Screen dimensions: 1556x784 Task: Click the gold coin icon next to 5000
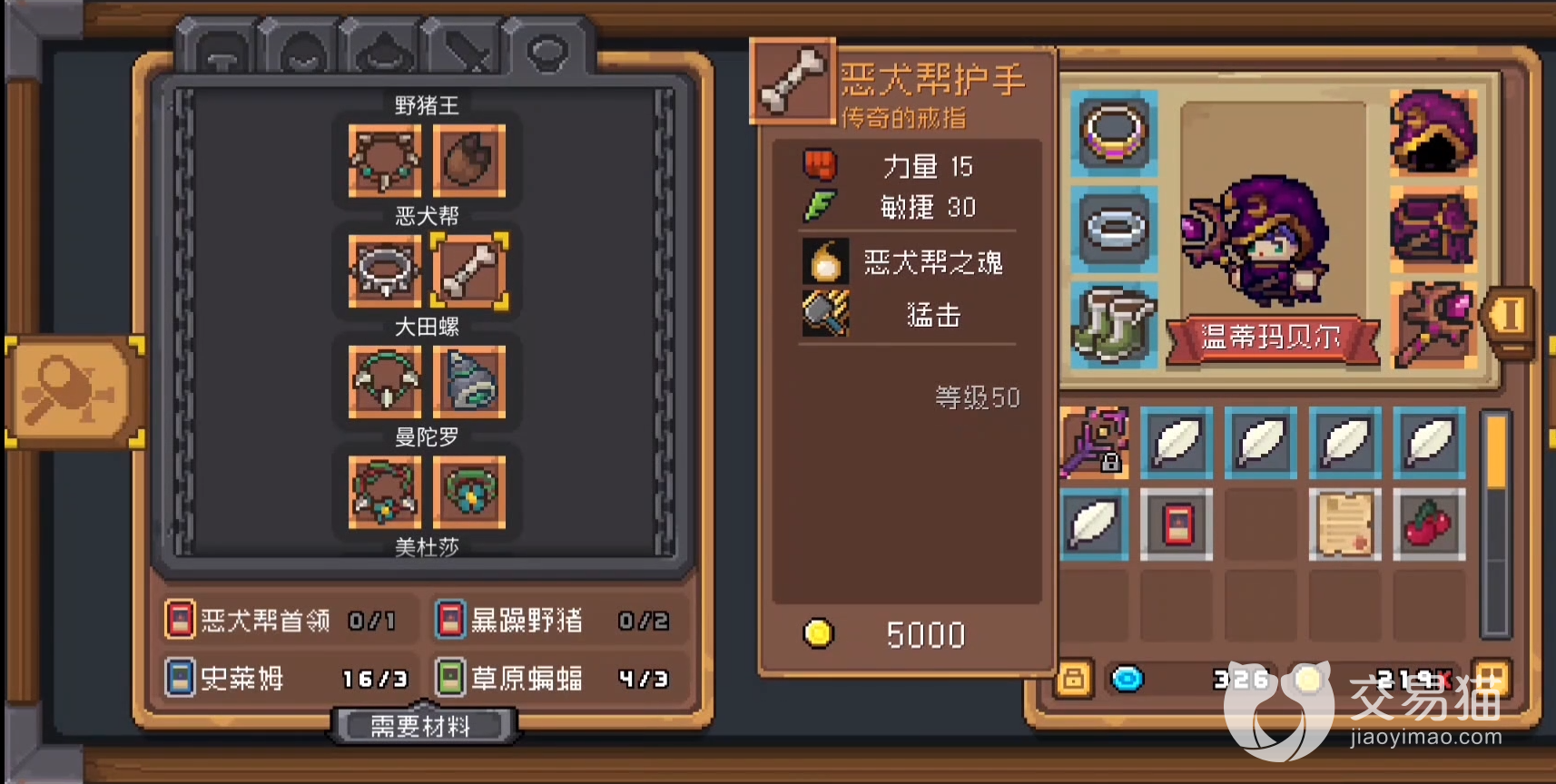(x=818, y=635)
